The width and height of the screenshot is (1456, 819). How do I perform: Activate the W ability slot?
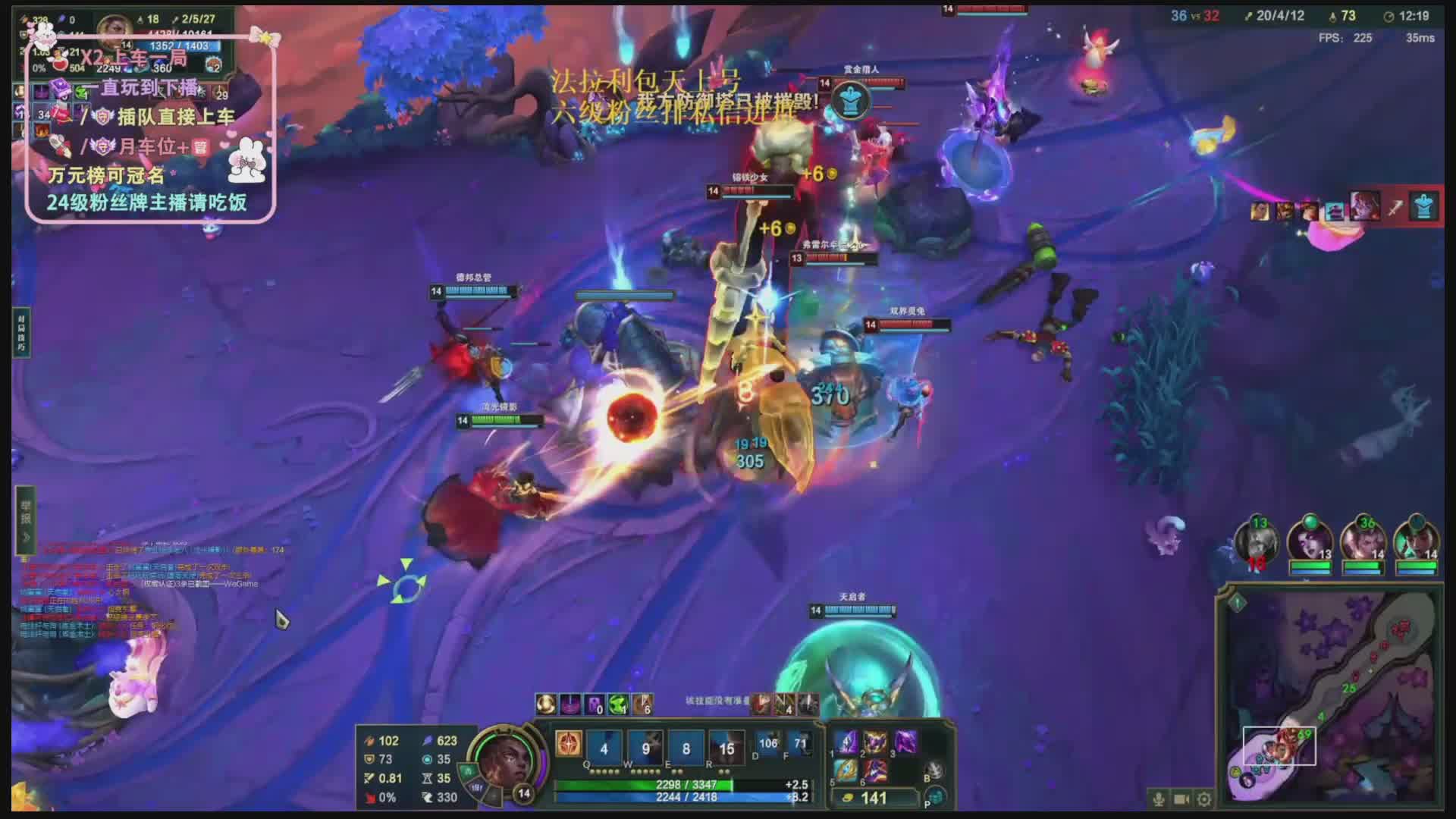645,748
